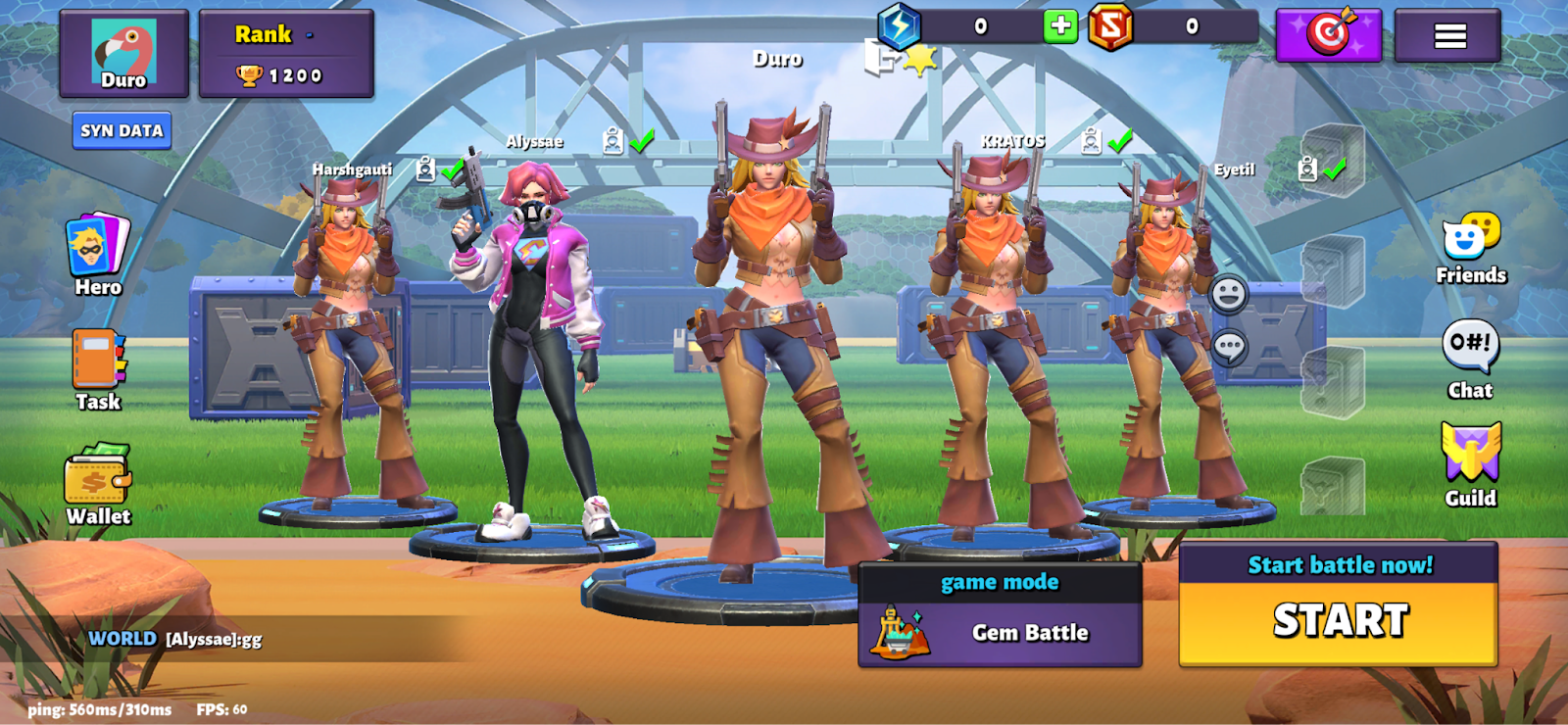Start the battle with the START button
Viewport: 1568px width, 725px height.
[1339, 621]
